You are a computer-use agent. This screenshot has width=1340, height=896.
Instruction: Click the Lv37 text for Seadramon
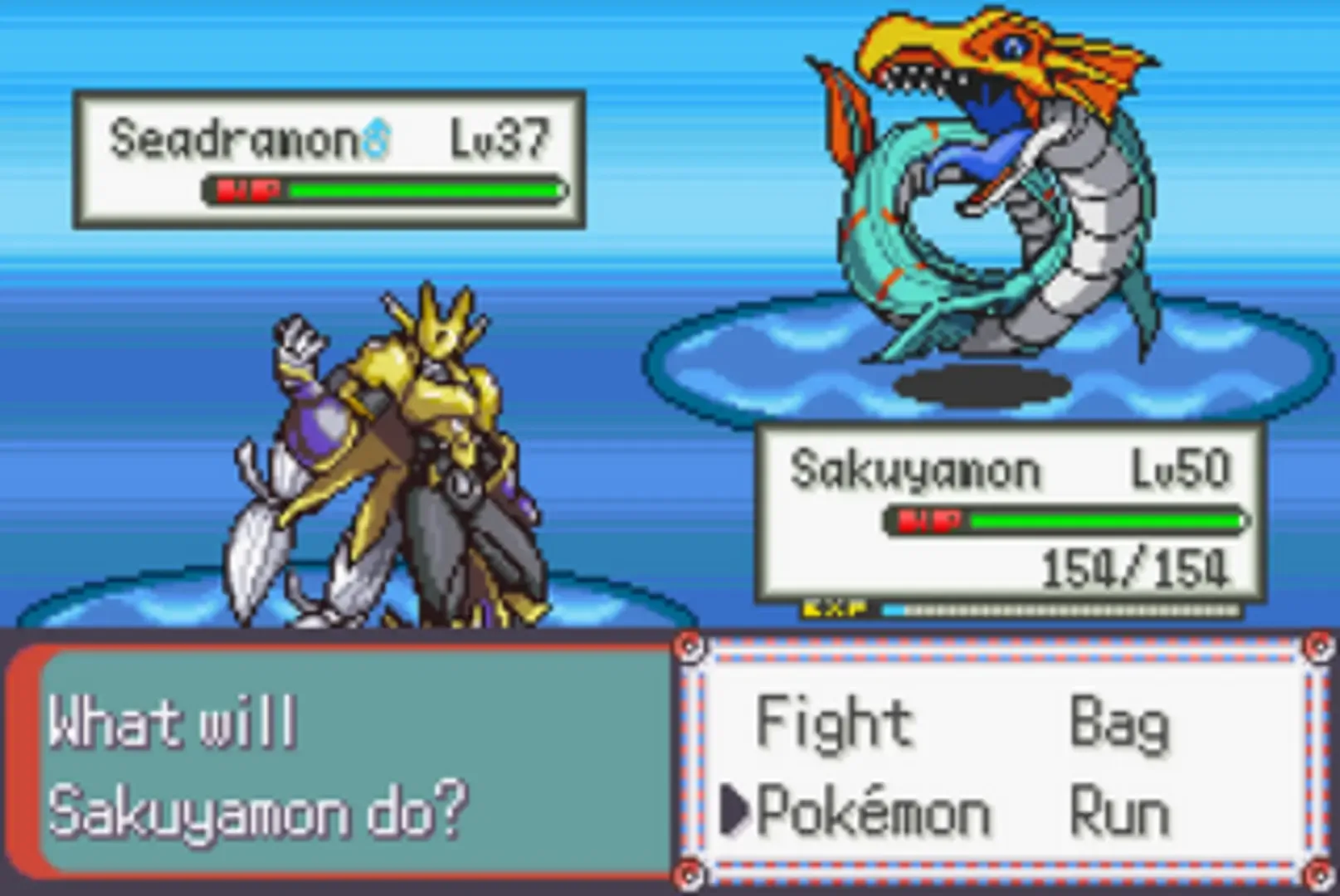click(x=496, y=137)
